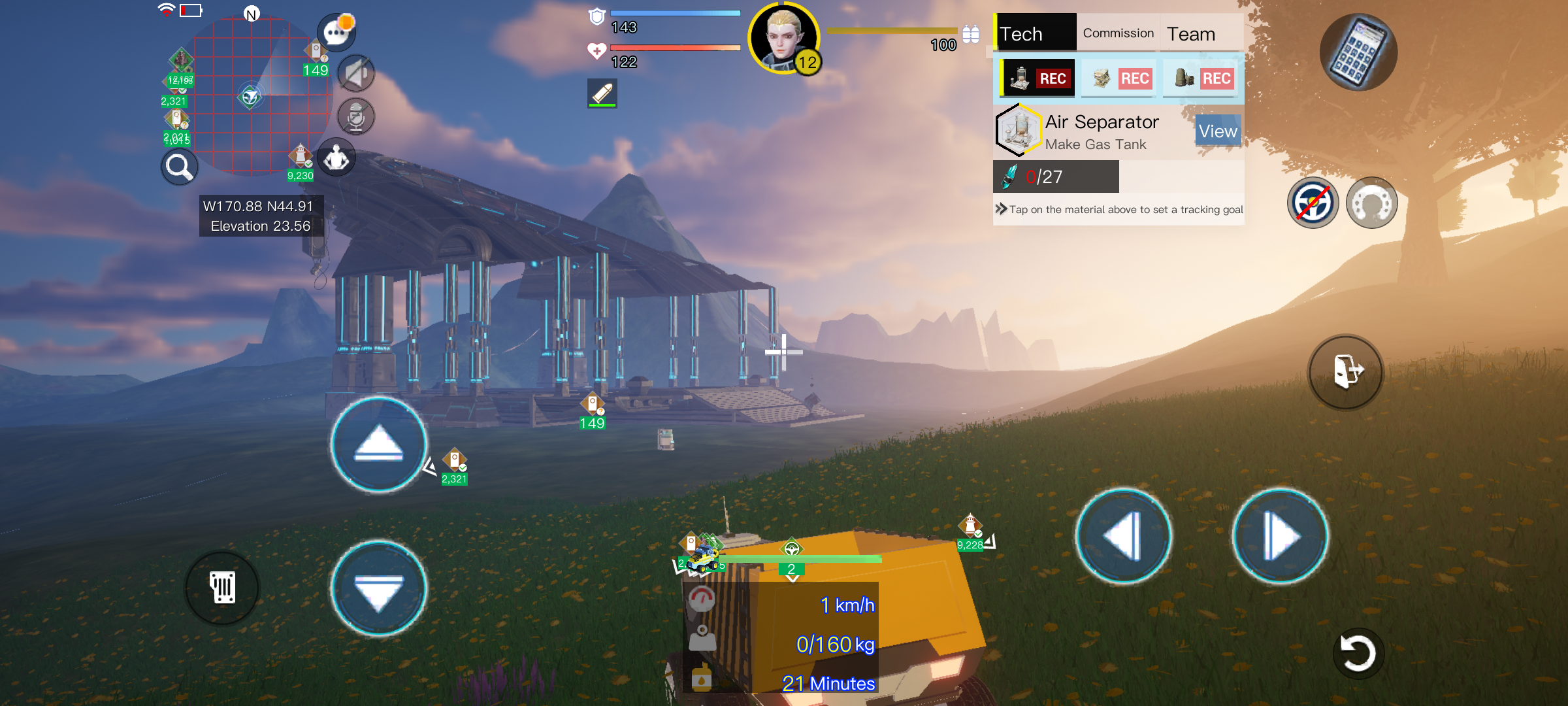Click the circular reset arrow button
The height and width of the screenshot is (706, 1568).
(1358, 653)
